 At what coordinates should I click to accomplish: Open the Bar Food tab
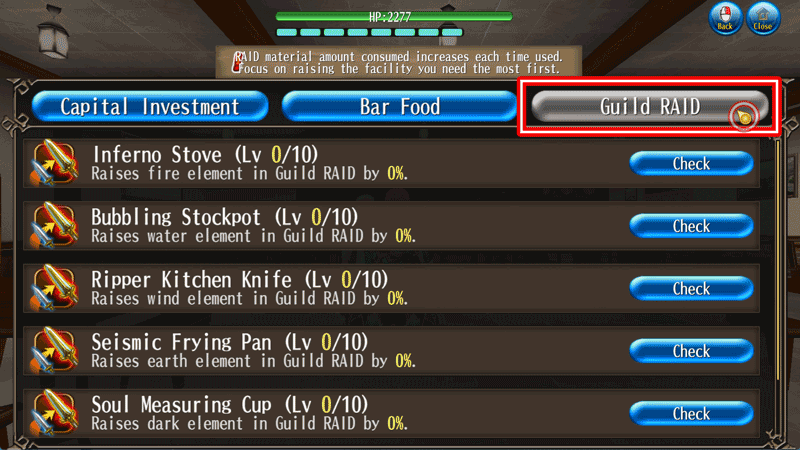click(x=400, y=107)
